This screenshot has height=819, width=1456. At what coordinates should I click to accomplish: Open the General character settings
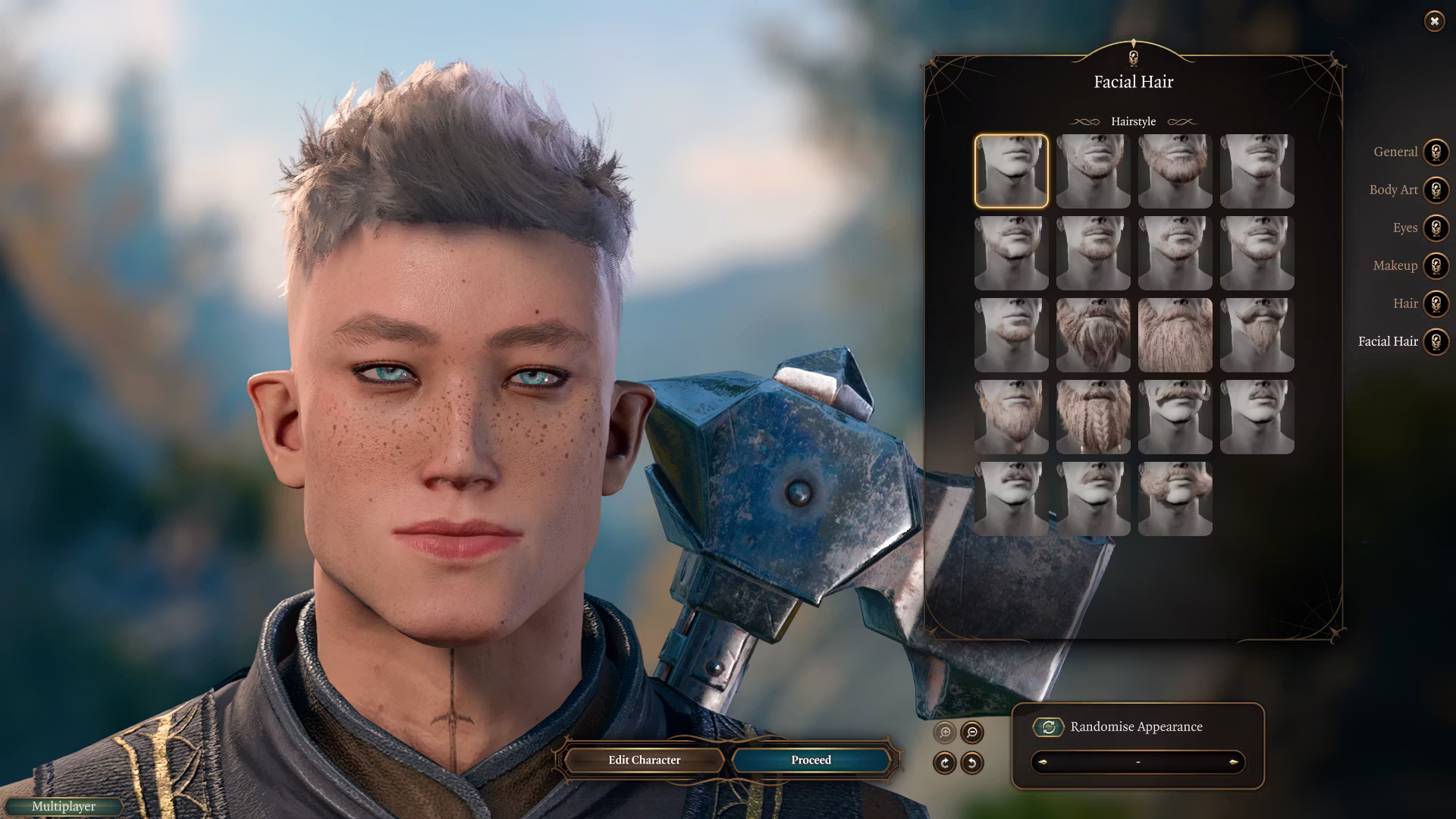click(1394, 152)
